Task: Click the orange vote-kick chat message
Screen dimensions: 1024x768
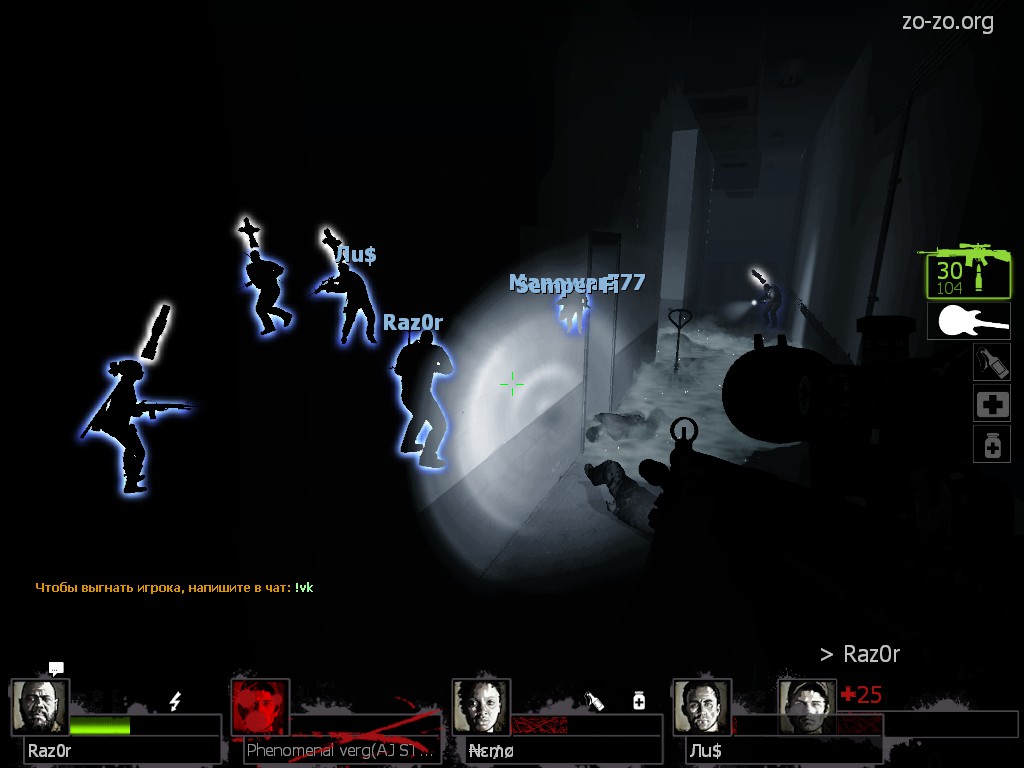Action: [x=174, y=587]
